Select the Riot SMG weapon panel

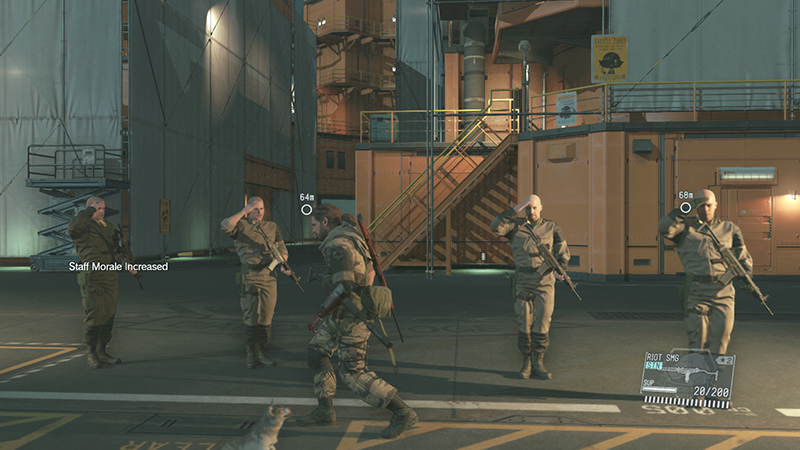(688, 377)
